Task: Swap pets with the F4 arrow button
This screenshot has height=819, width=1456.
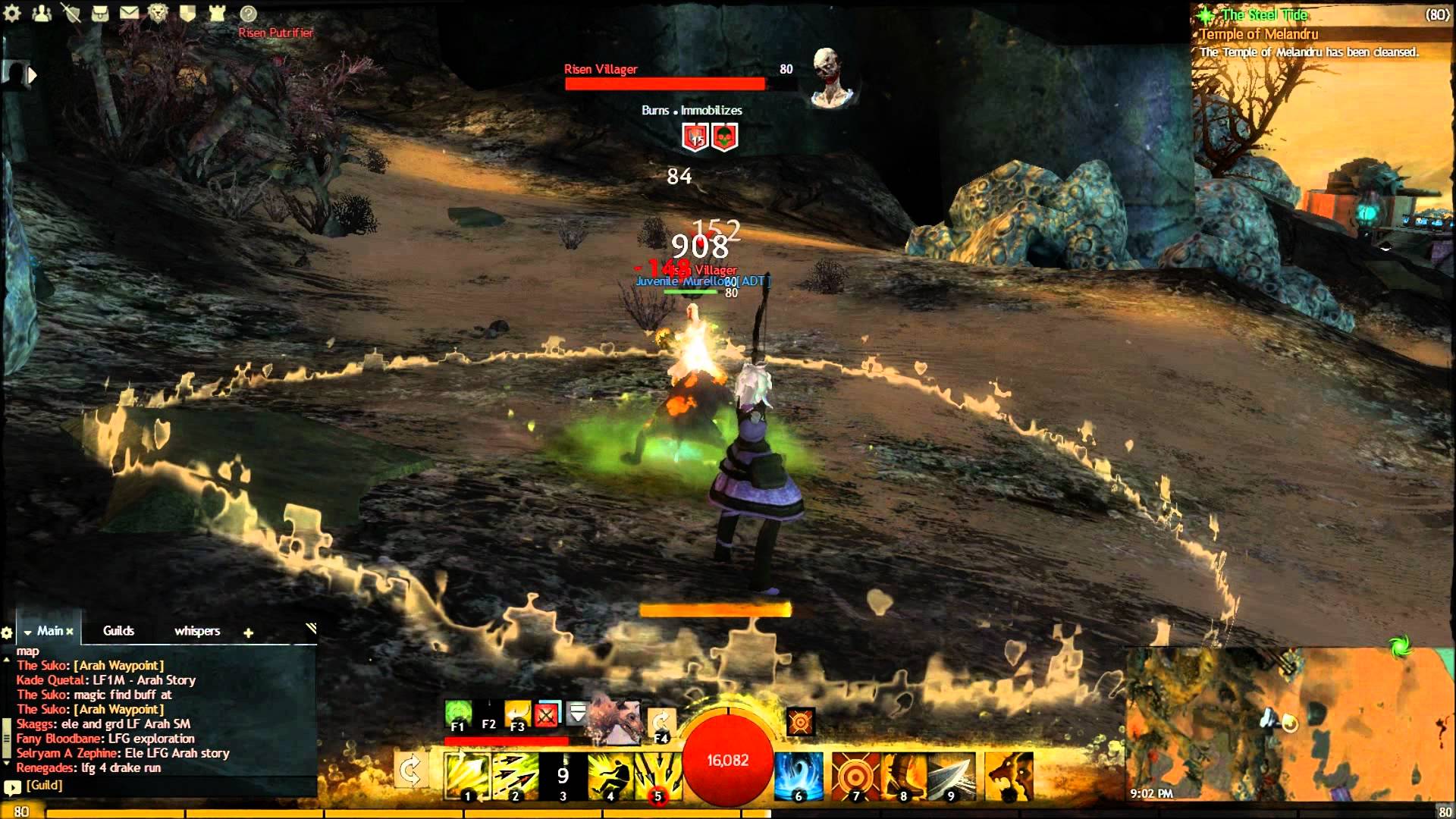Action: (x=661, y=723)
